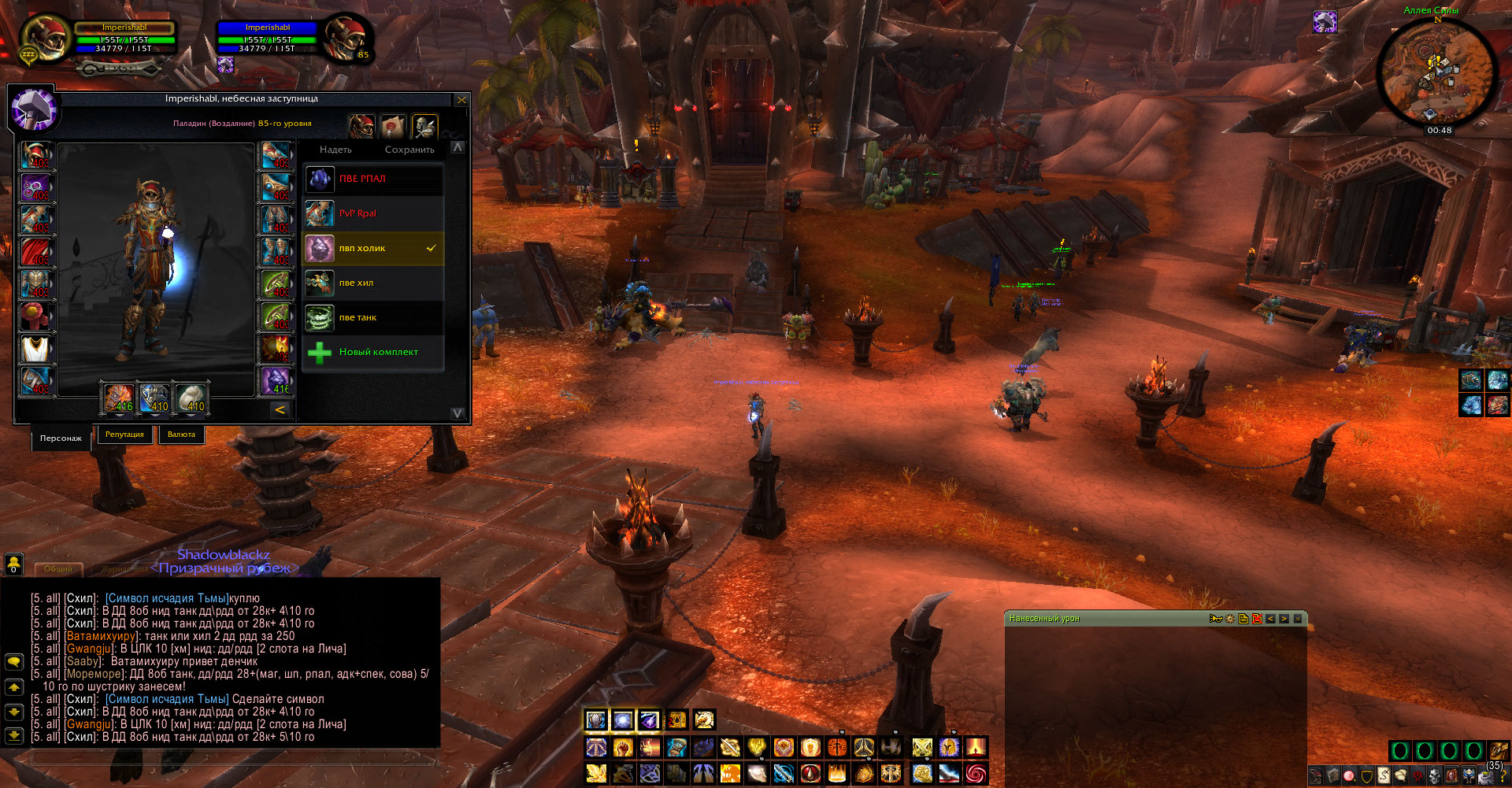The width and height of the screenshot is (1512, 788).
Task: Choose the PvP Rpal equipment set
Action: 374,214
